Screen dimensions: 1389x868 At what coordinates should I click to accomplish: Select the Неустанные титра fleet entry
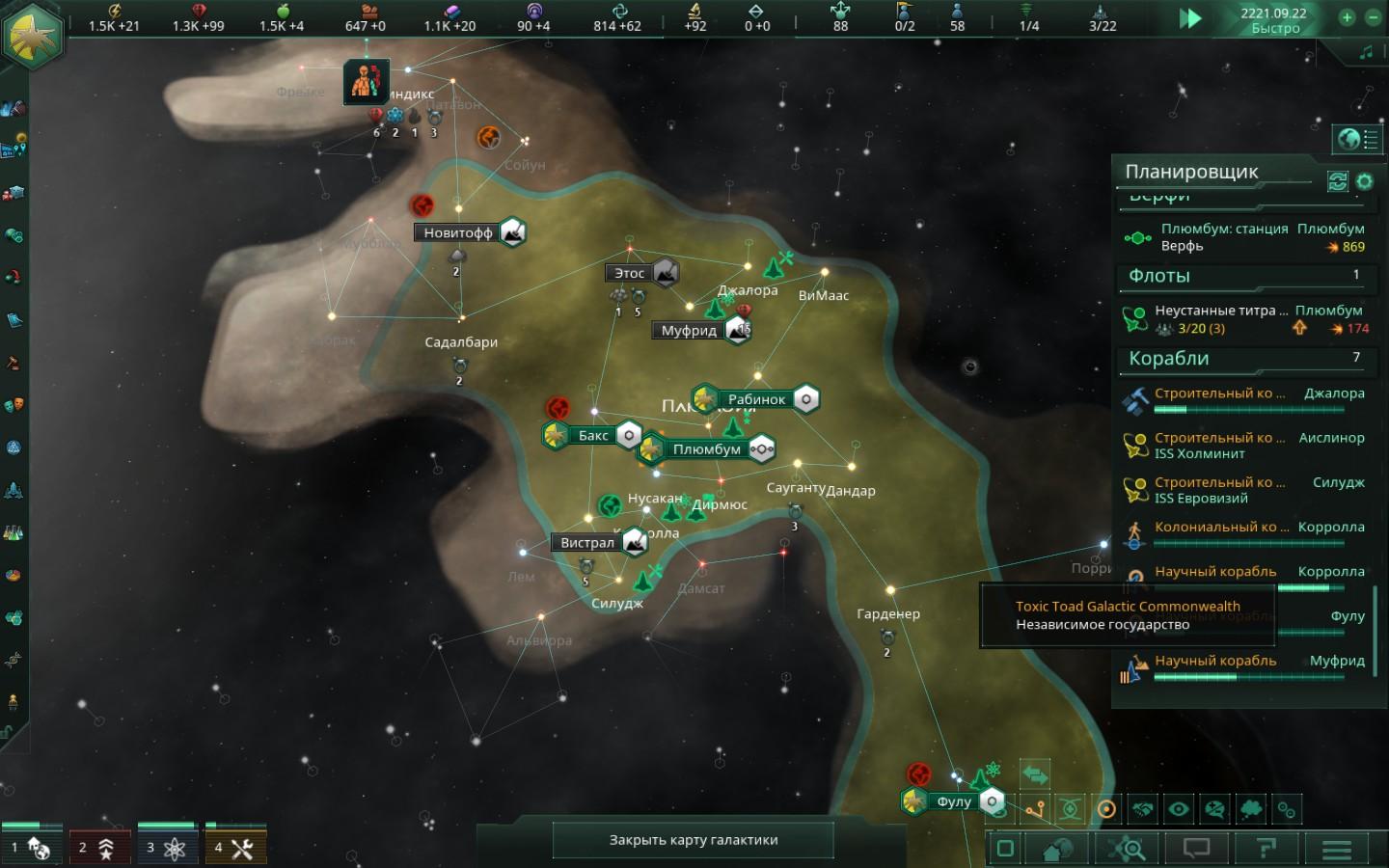click(1244, 319)
